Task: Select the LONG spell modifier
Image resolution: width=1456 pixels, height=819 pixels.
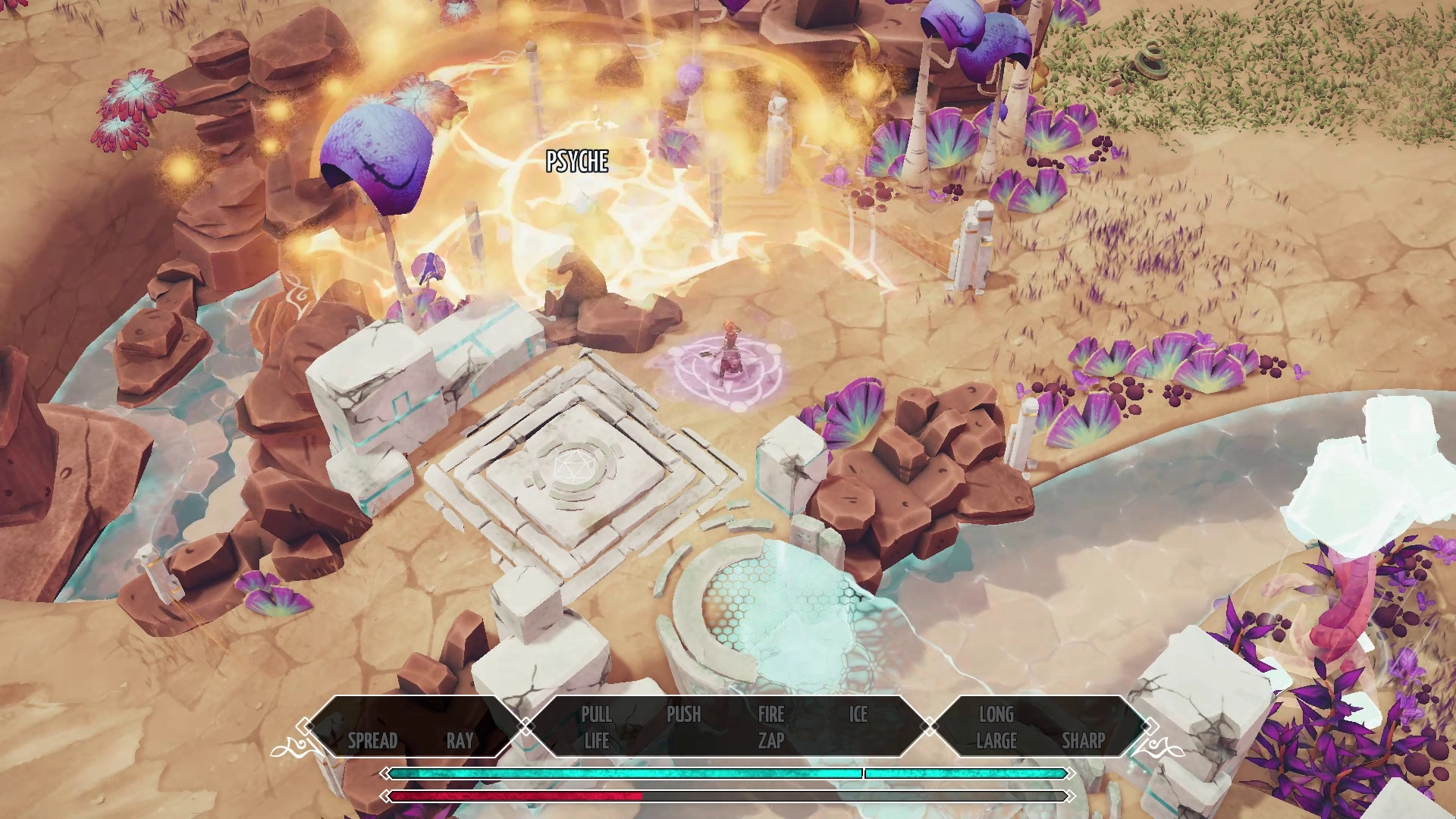Action: [996, 714]
